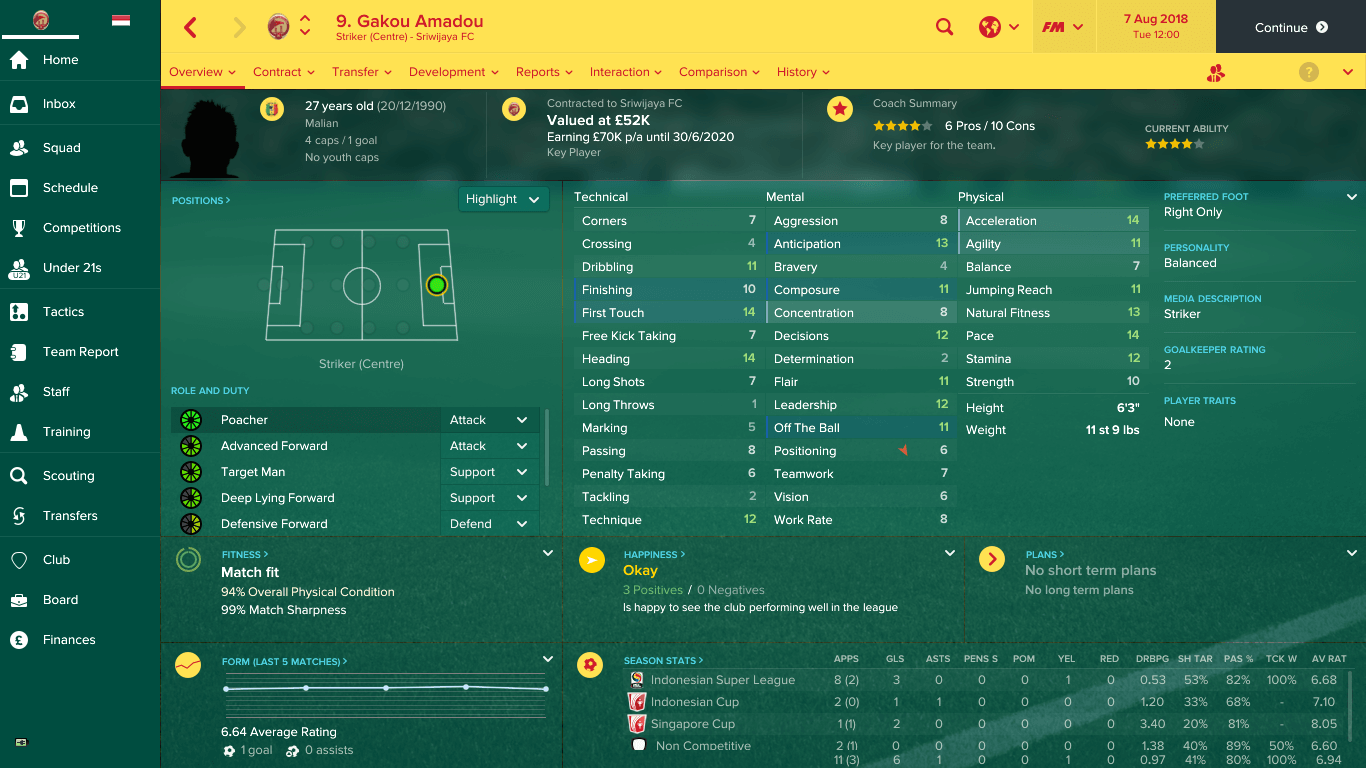Change the Poacher role duty from Attack
The height and width of the screenshot is (768, 1366).
pos(490,419)
